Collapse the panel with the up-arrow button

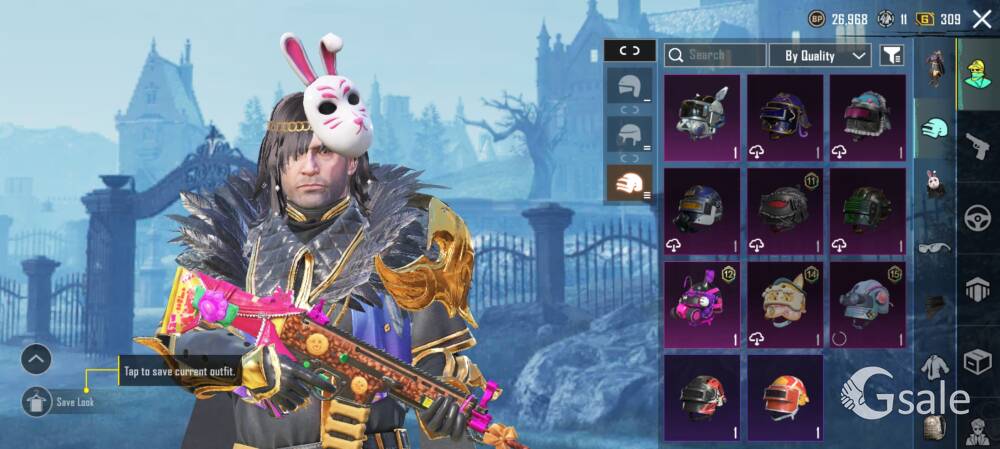tap(36, 359)
